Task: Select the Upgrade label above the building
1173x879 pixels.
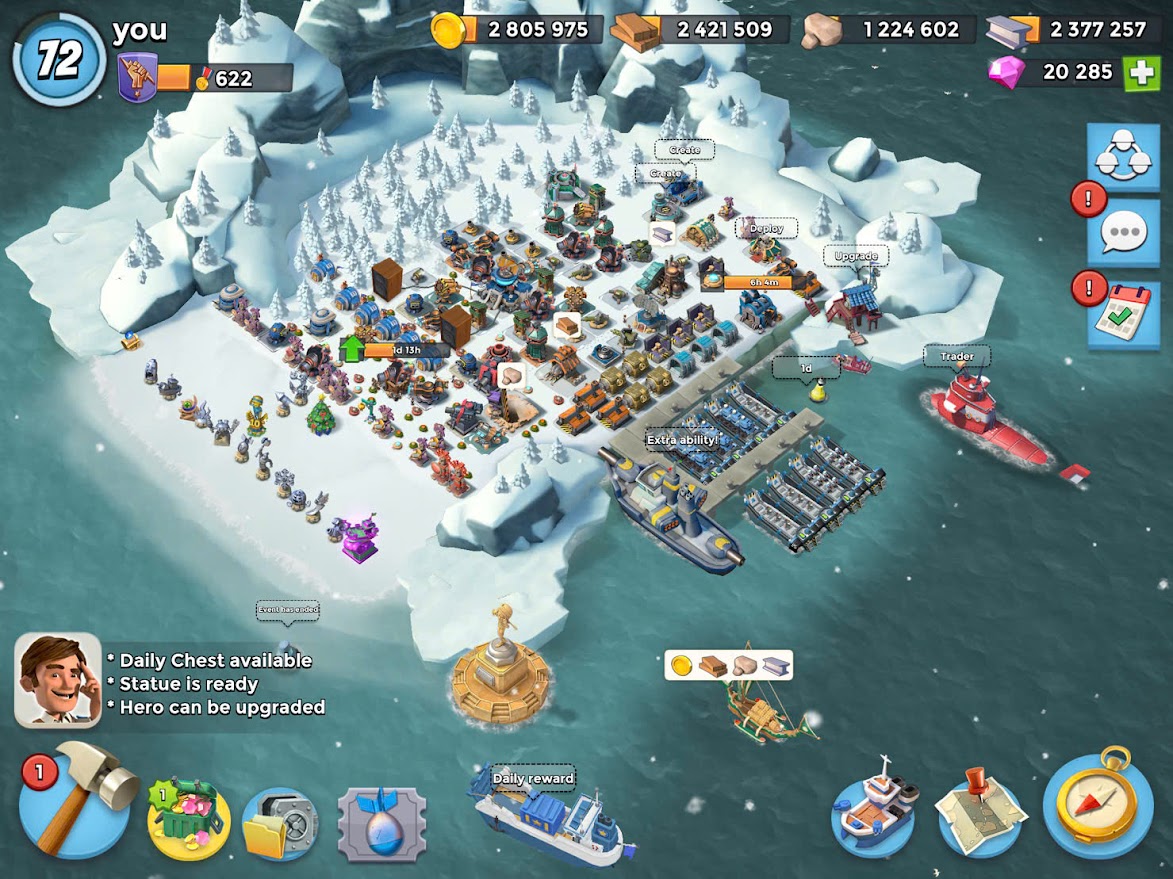Action: tap(855, 256)
